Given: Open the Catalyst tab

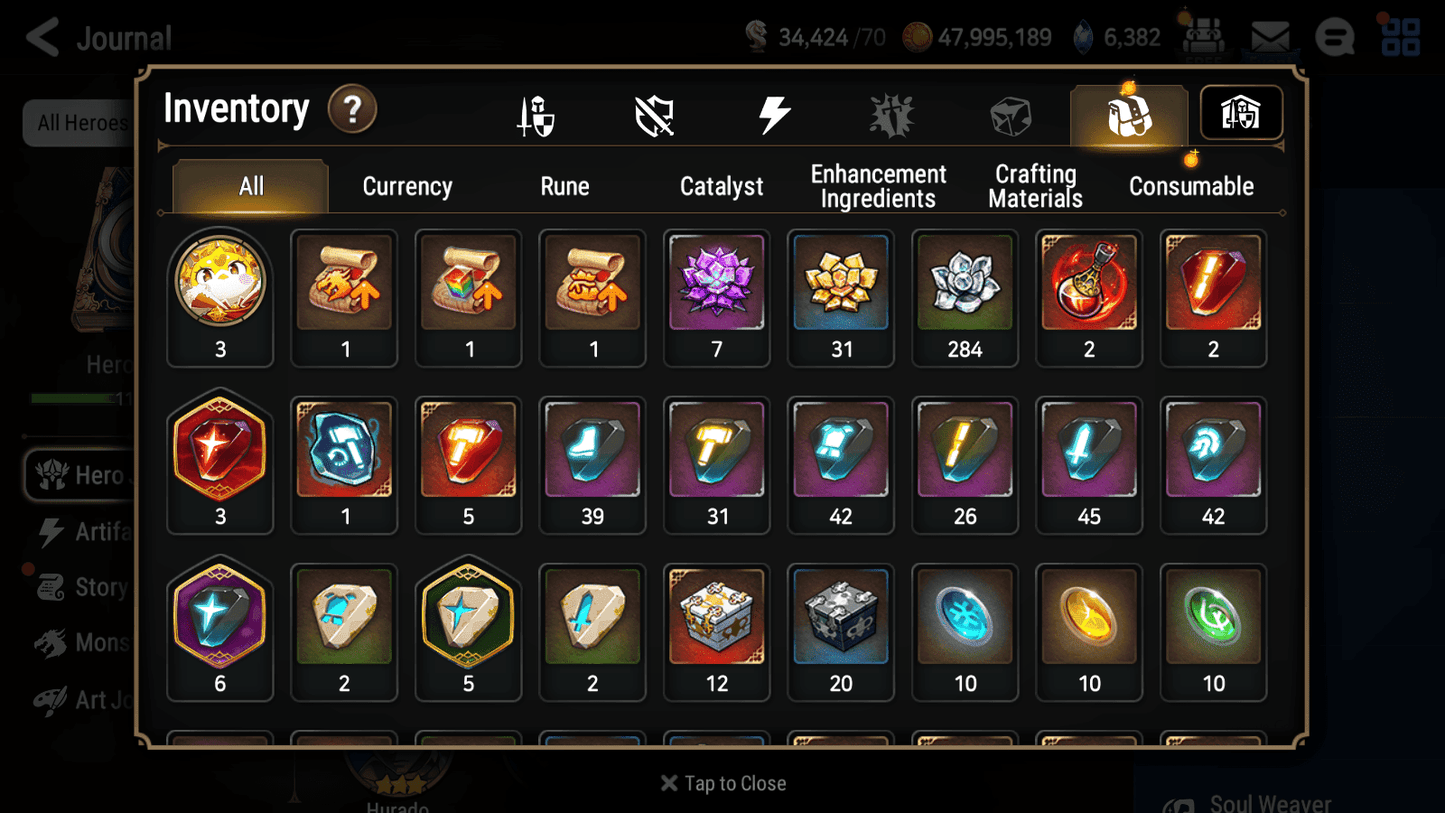Looking at the screenshot, I should [x=722, y=186].
